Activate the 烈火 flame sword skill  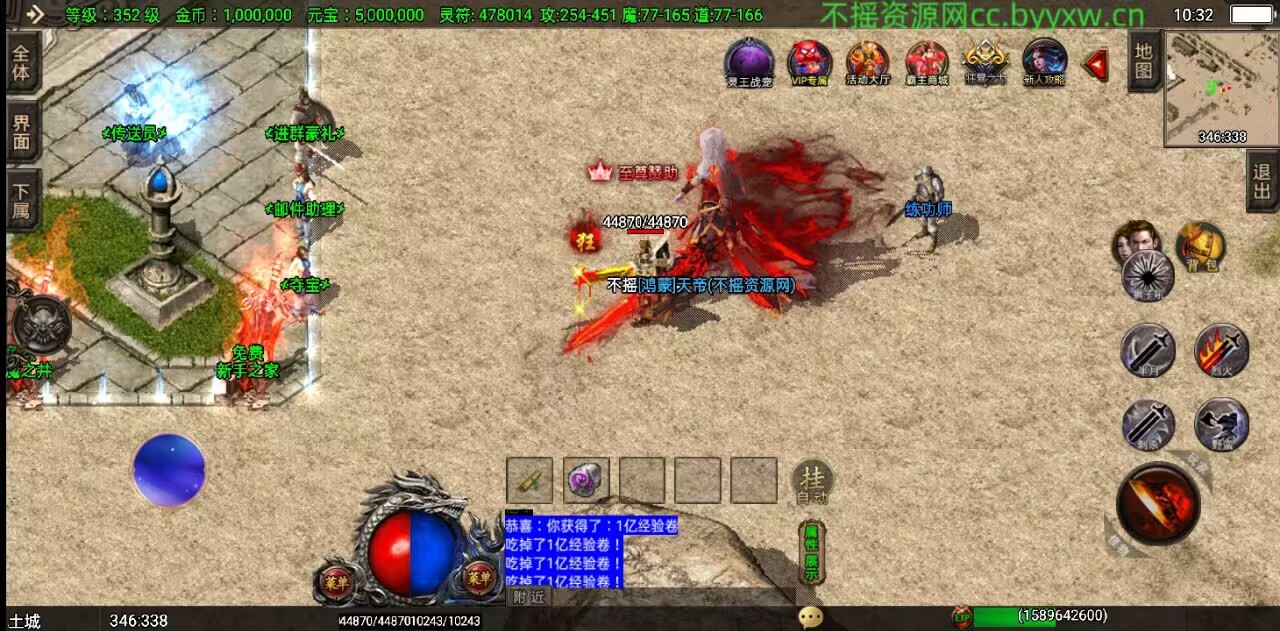1221,350
